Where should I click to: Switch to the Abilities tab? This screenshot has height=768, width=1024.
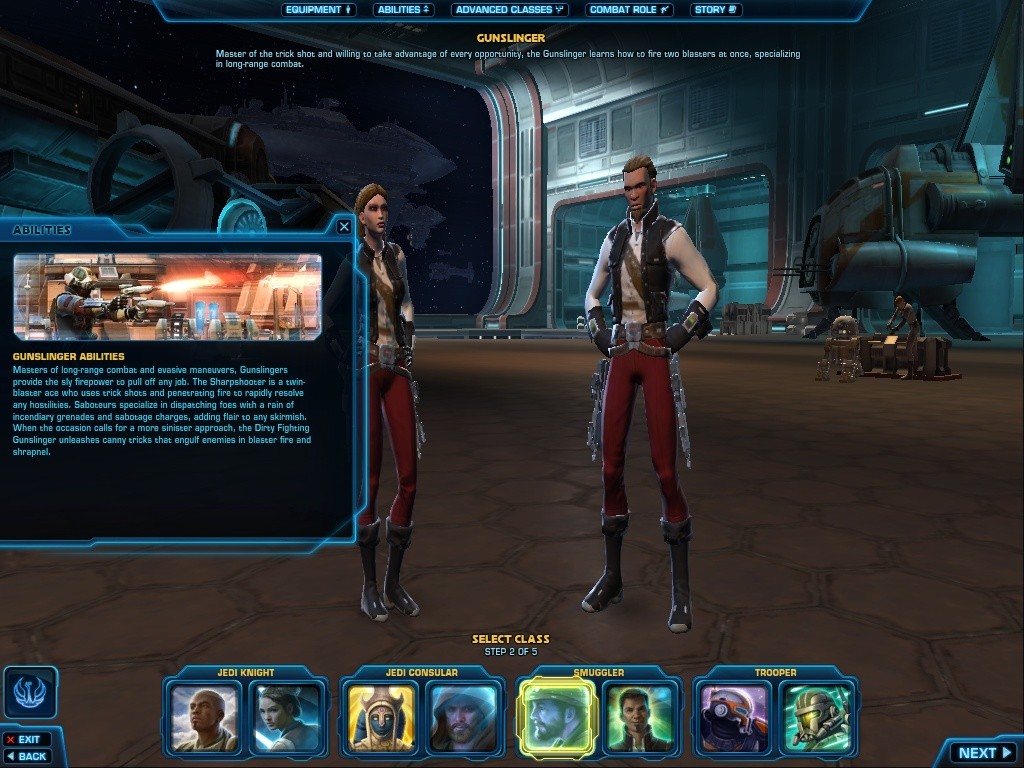pyautogui.click(x=404, y=10)
